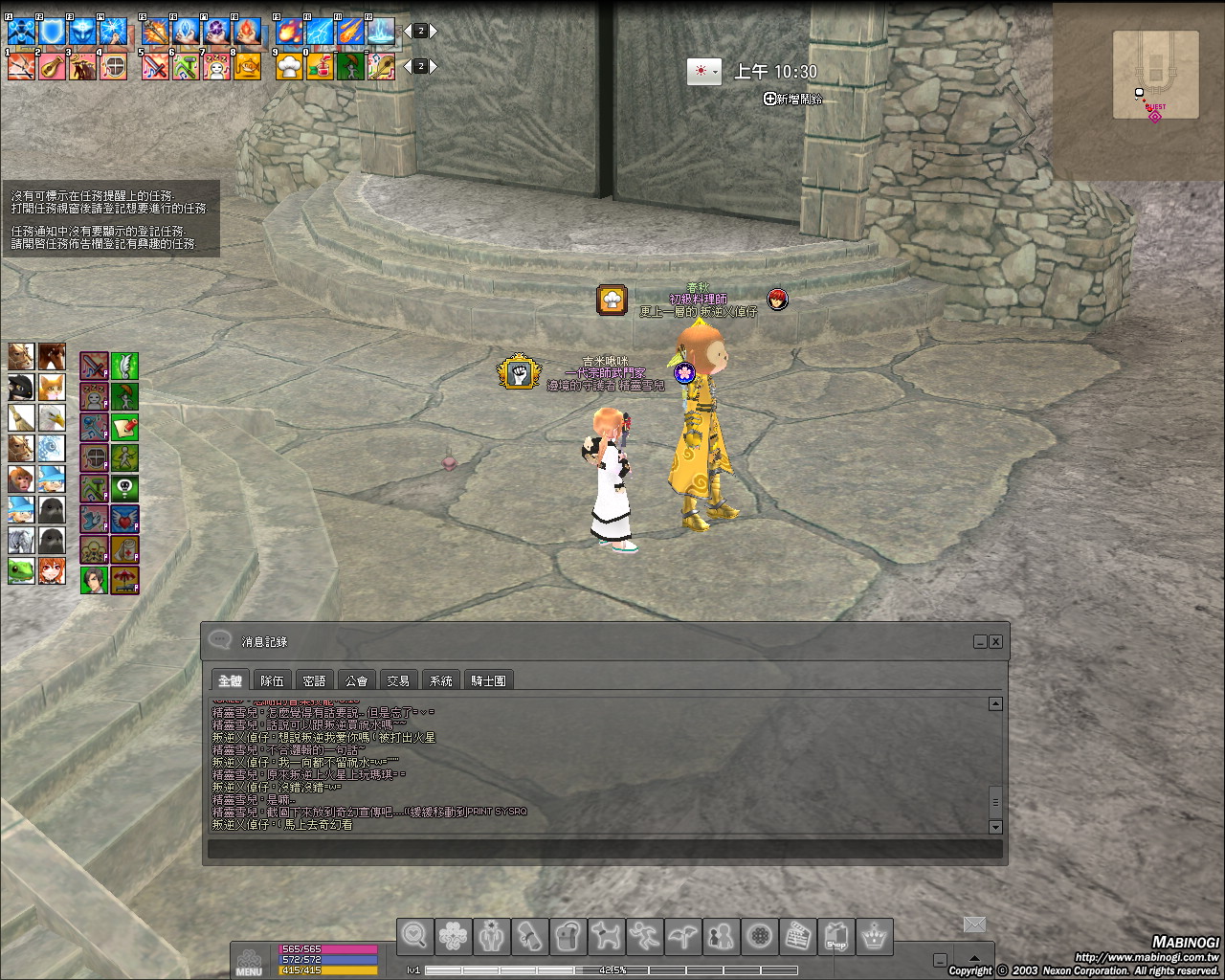This screenshot has width=1225, height=980.
Task: Open the backpack inventory icon
Action: click(568, 936)
